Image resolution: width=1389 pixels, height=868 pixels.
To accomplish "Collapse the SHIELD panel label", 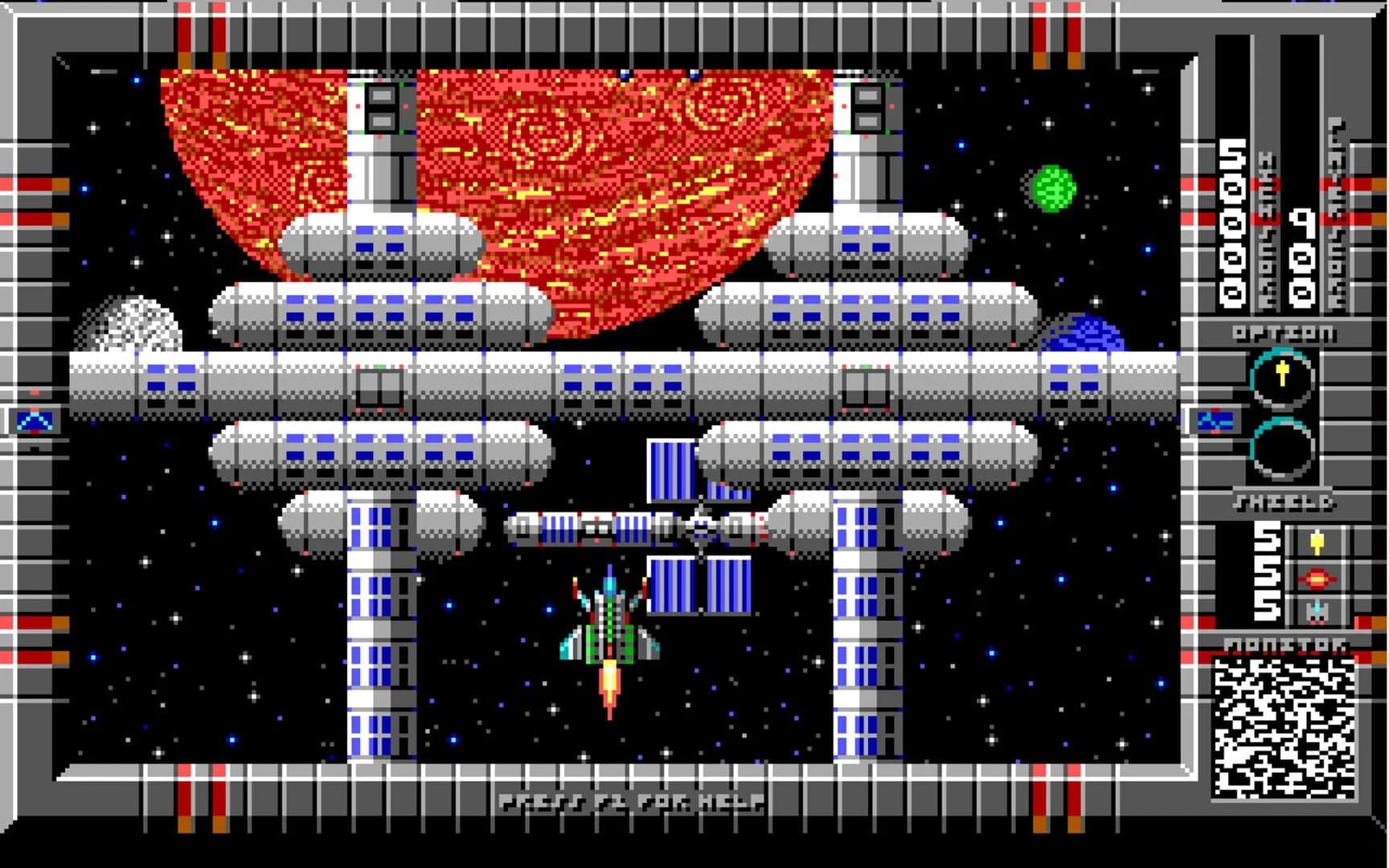I will [x=1284, y=502].
